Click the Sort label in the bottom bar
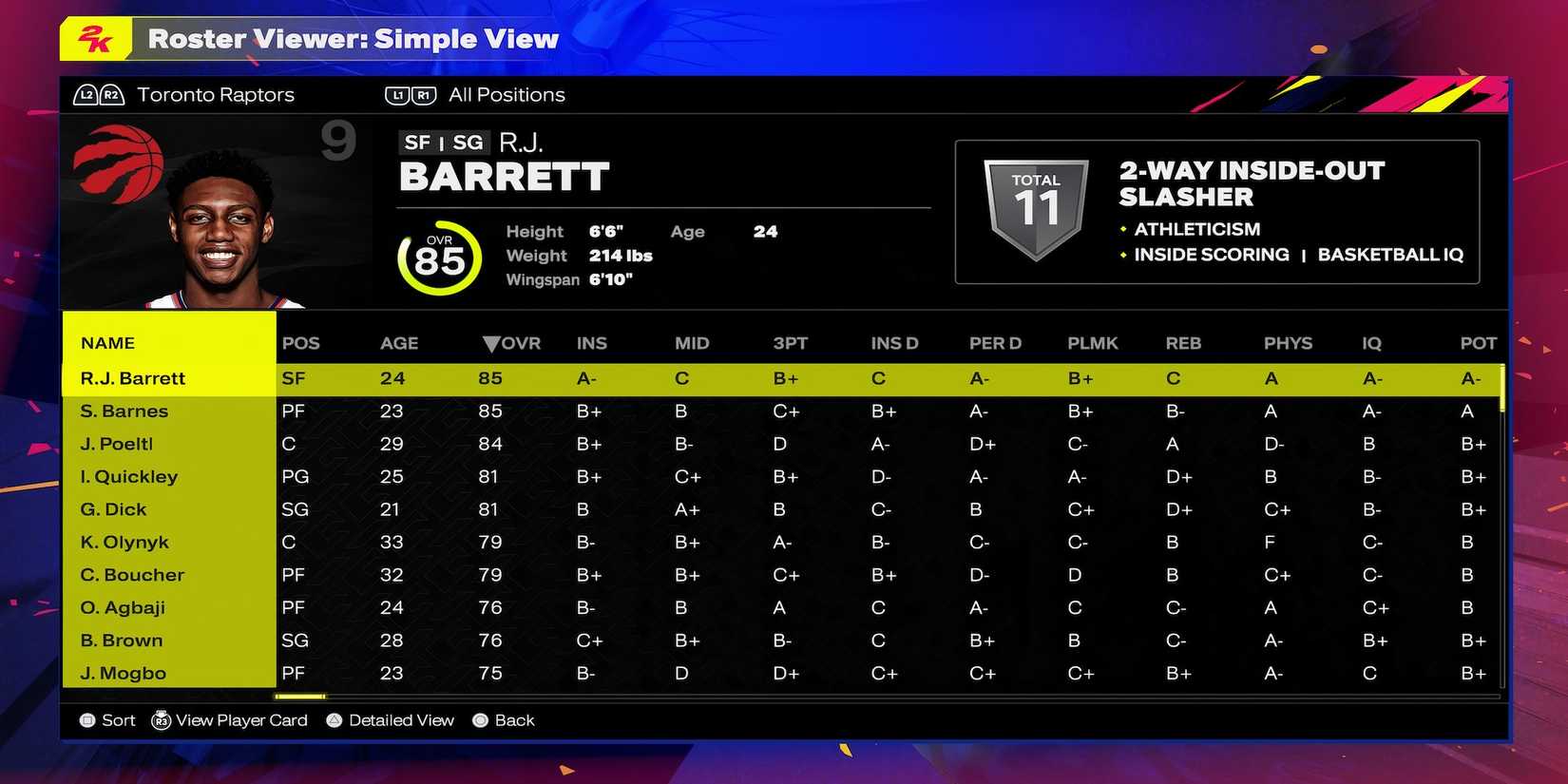The width and height of the screenshot is (1568, 784). 118,720
